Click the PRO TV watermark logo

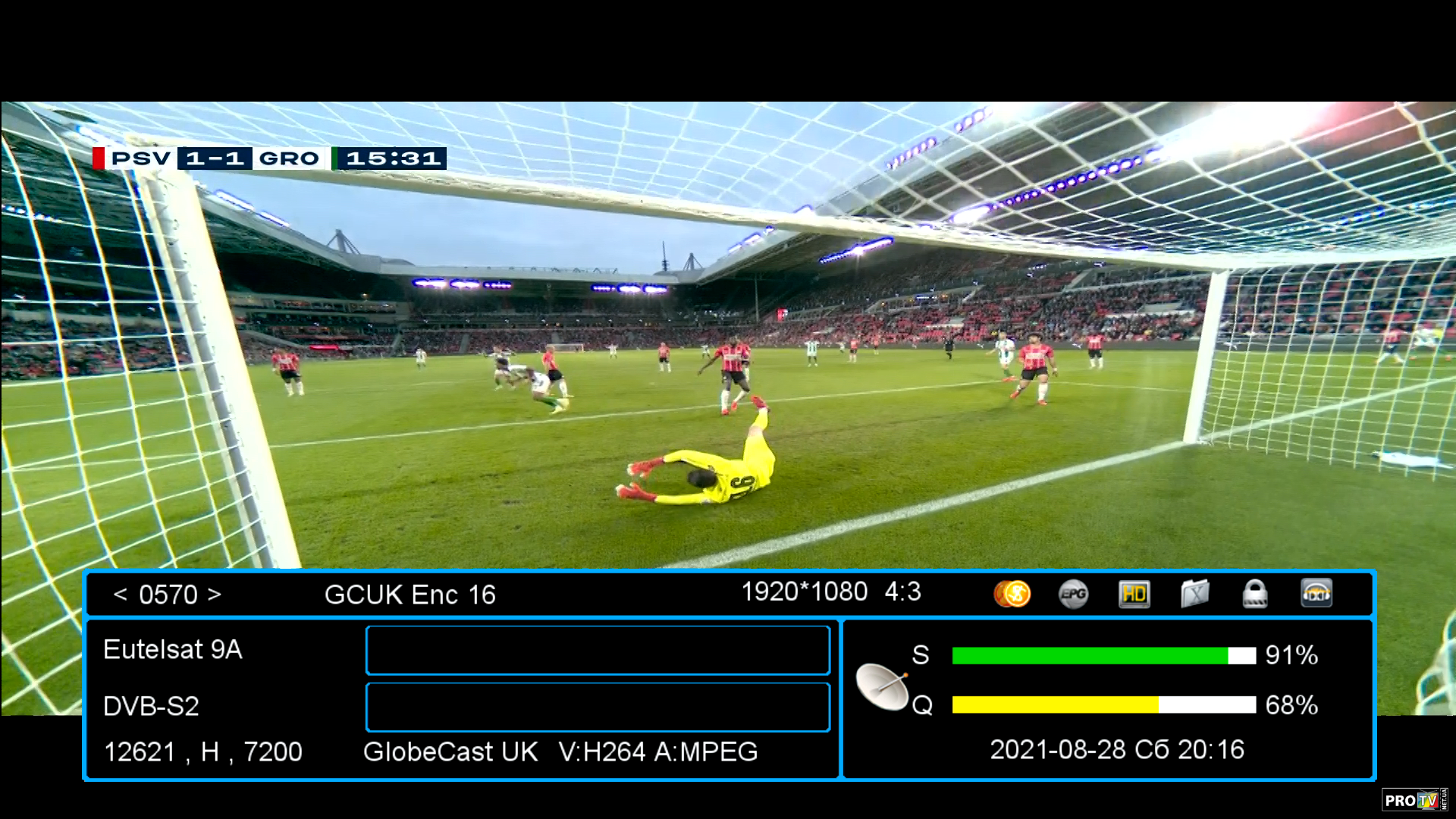coord(1412,800)
